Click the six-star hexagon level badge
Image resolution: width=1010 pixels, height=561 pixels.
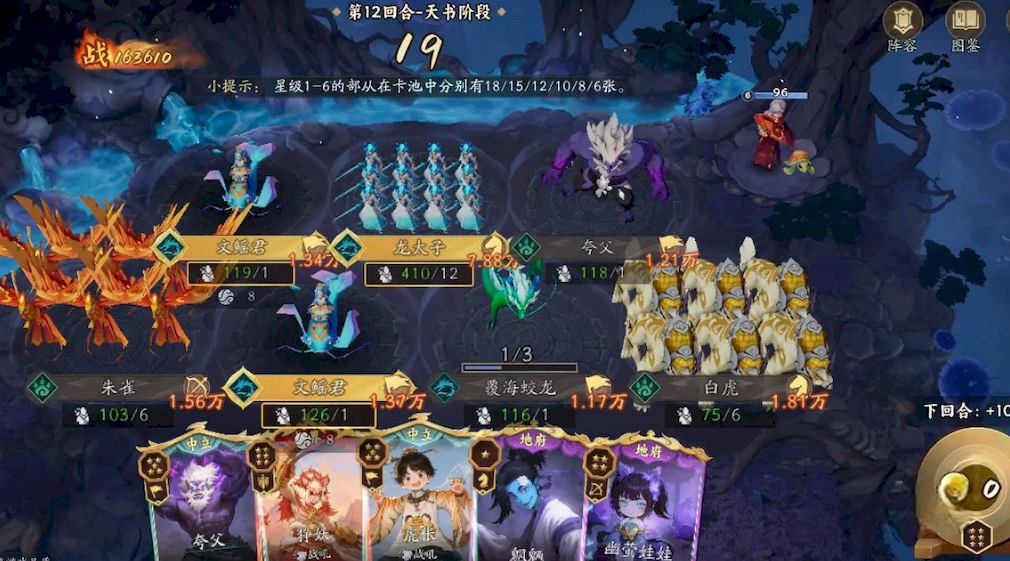(x=975, y=537)
